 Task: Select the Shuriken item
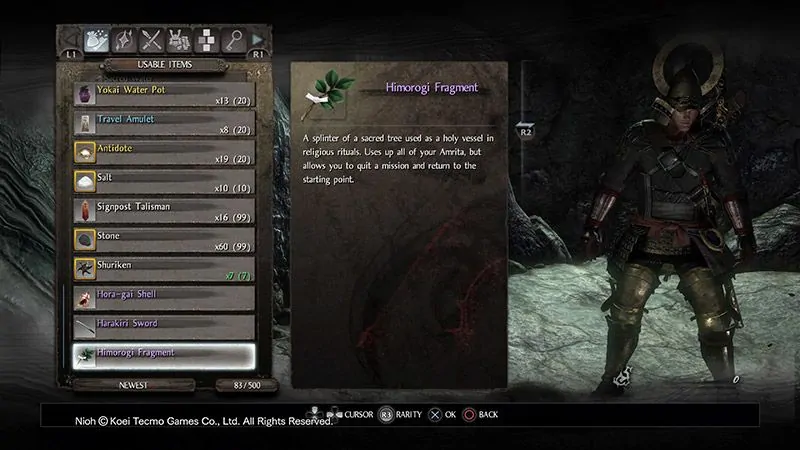[162, 269]
